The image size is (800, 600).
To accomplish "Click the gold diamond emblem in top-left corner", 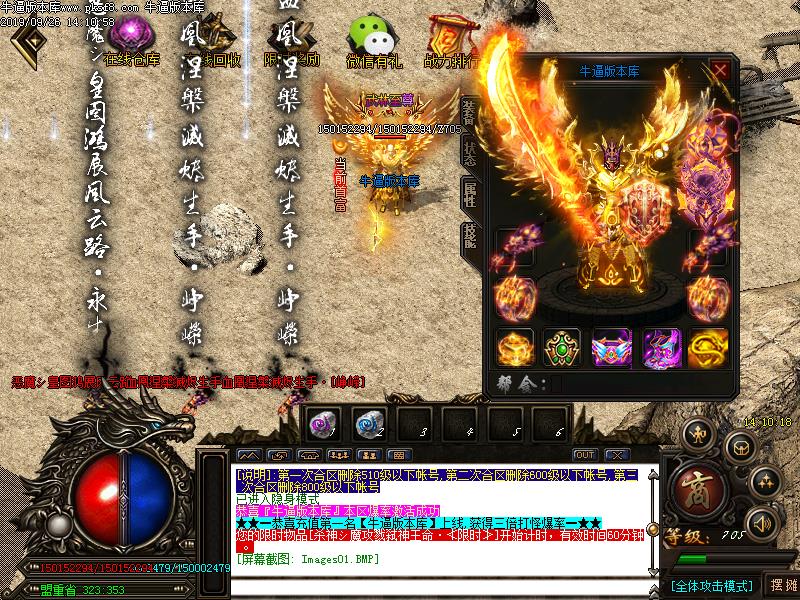I will point(27,42).
